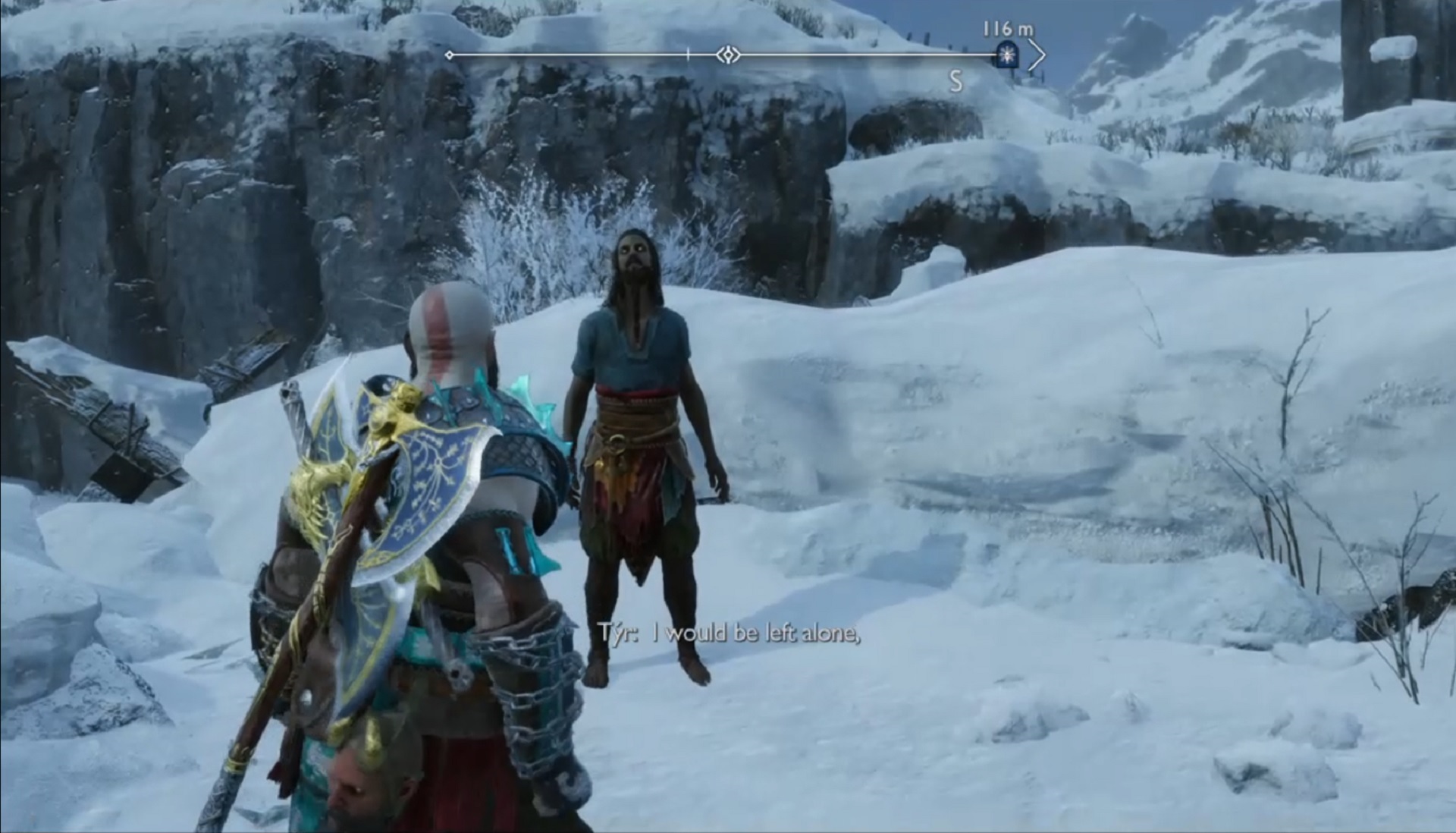Select the compass center diamond indicator
Viewport: 1456px width, 833px height.
click(728, 55)
